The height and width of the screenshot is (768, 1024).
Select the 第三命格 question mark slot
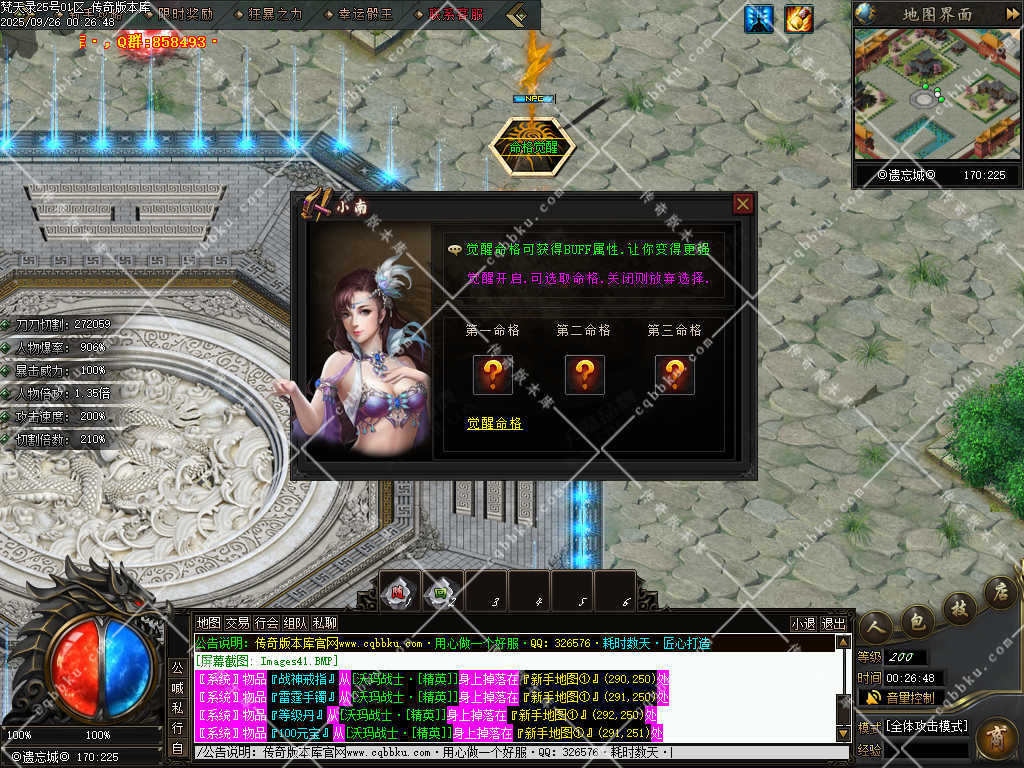click(x=675, y=374)
